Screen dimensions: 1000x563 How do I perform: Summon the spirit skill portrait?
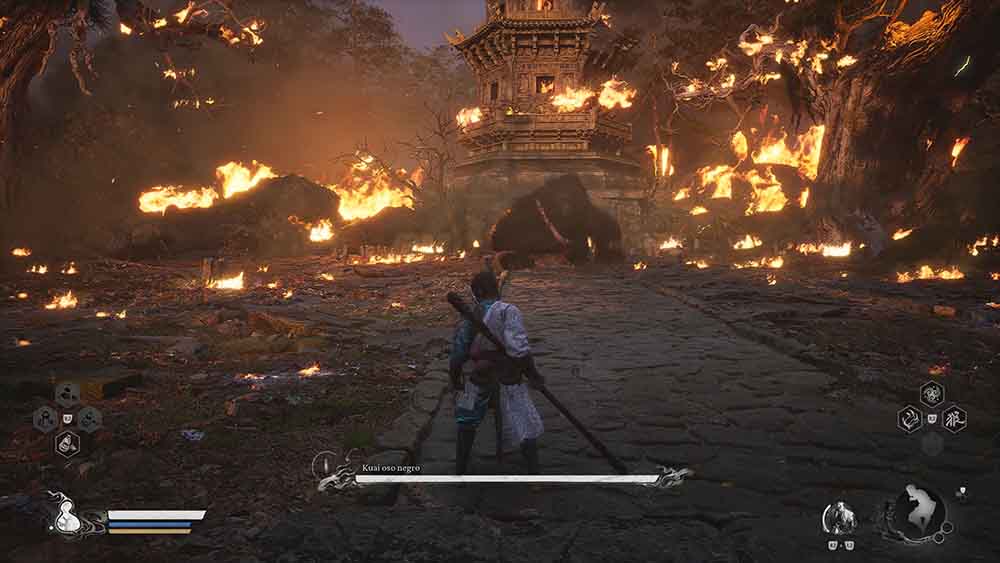click(x=838, y=516)
